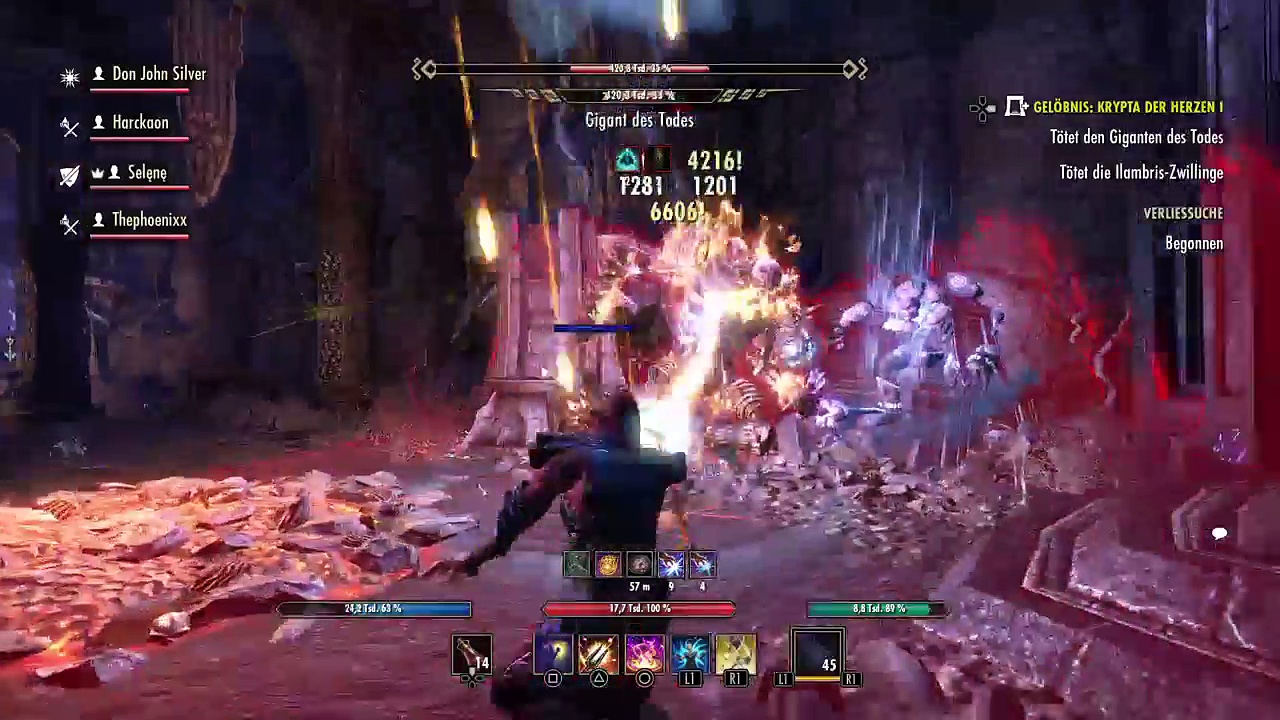Image resolution: width=1280 pixels, height=720 pixels.
Task: Select group leader Selene in party list
Action: (147, 172)
